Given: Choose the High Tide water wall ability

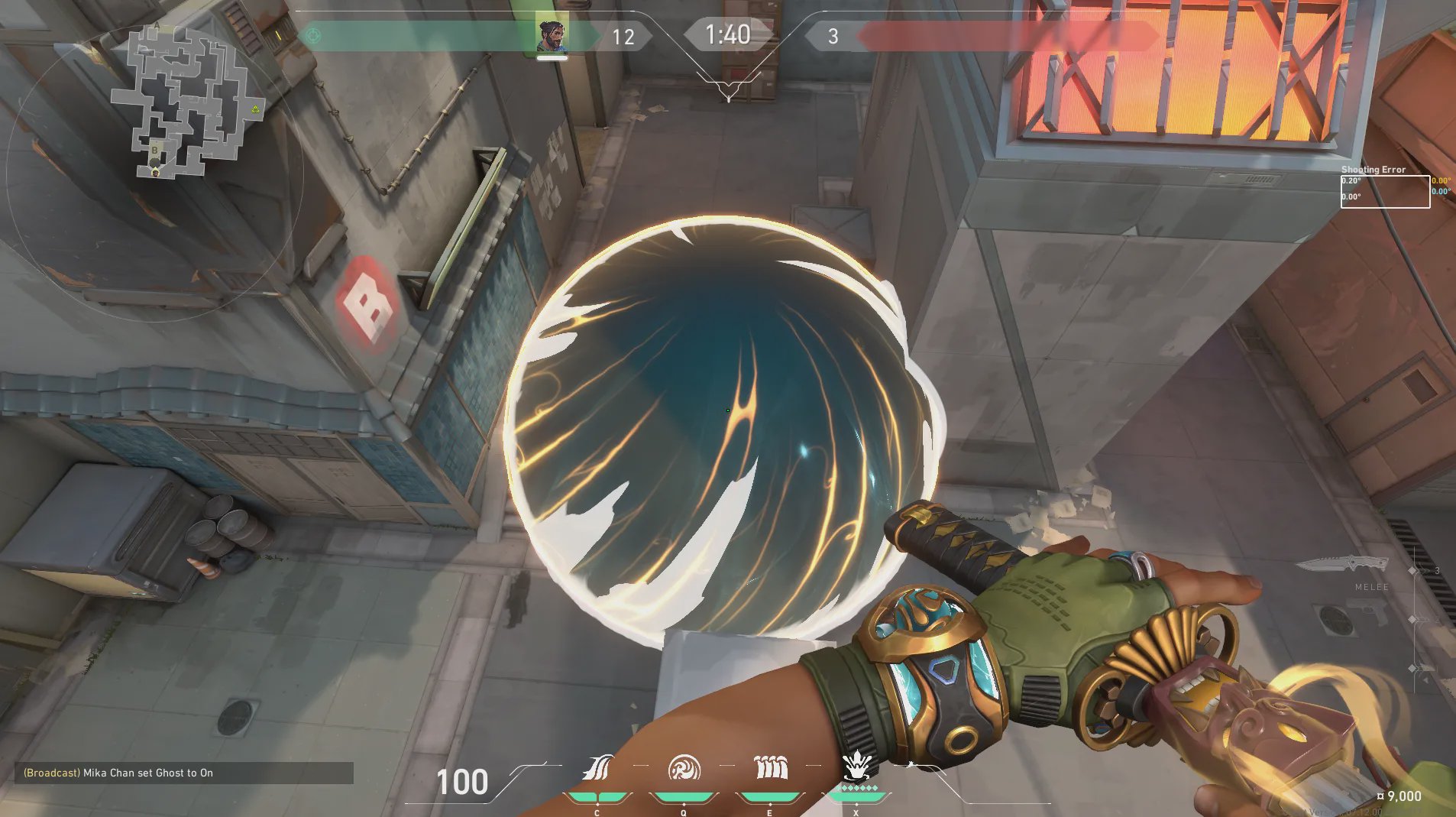Looking at the screenshot, I should 770,767.
